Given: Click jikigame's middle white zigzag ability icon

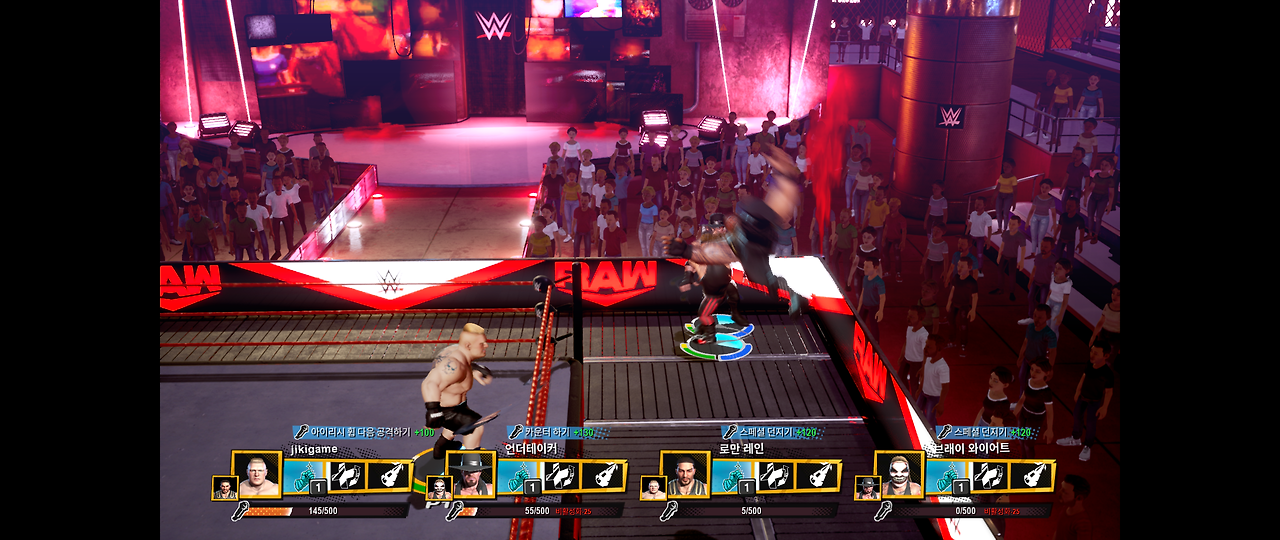Looking at the screenshot, I should [x=346, y=476].
